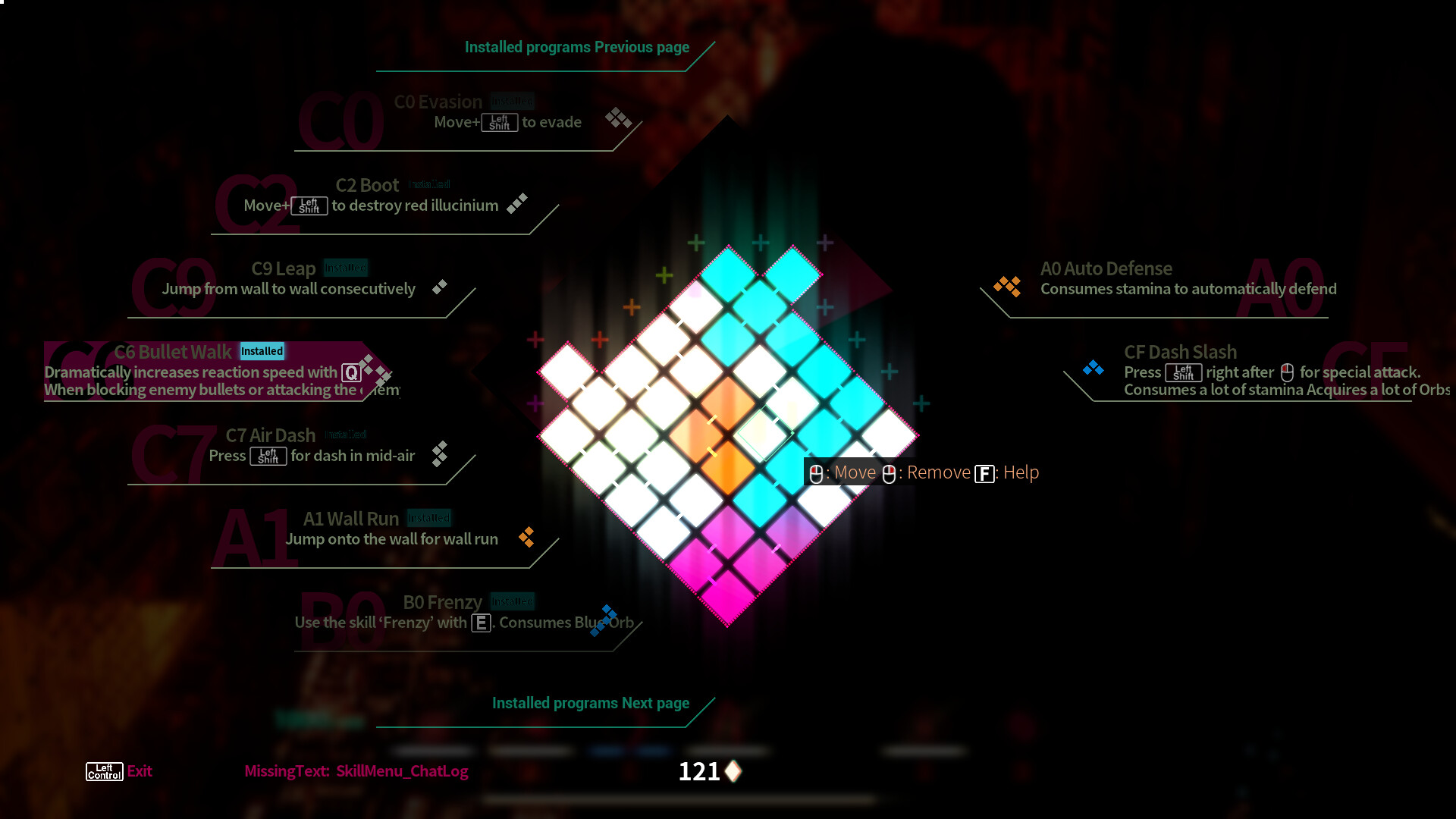This screenshot has height=819, width=1456.
Task: Click the F Help key prompt
Action: coord(984,472)
